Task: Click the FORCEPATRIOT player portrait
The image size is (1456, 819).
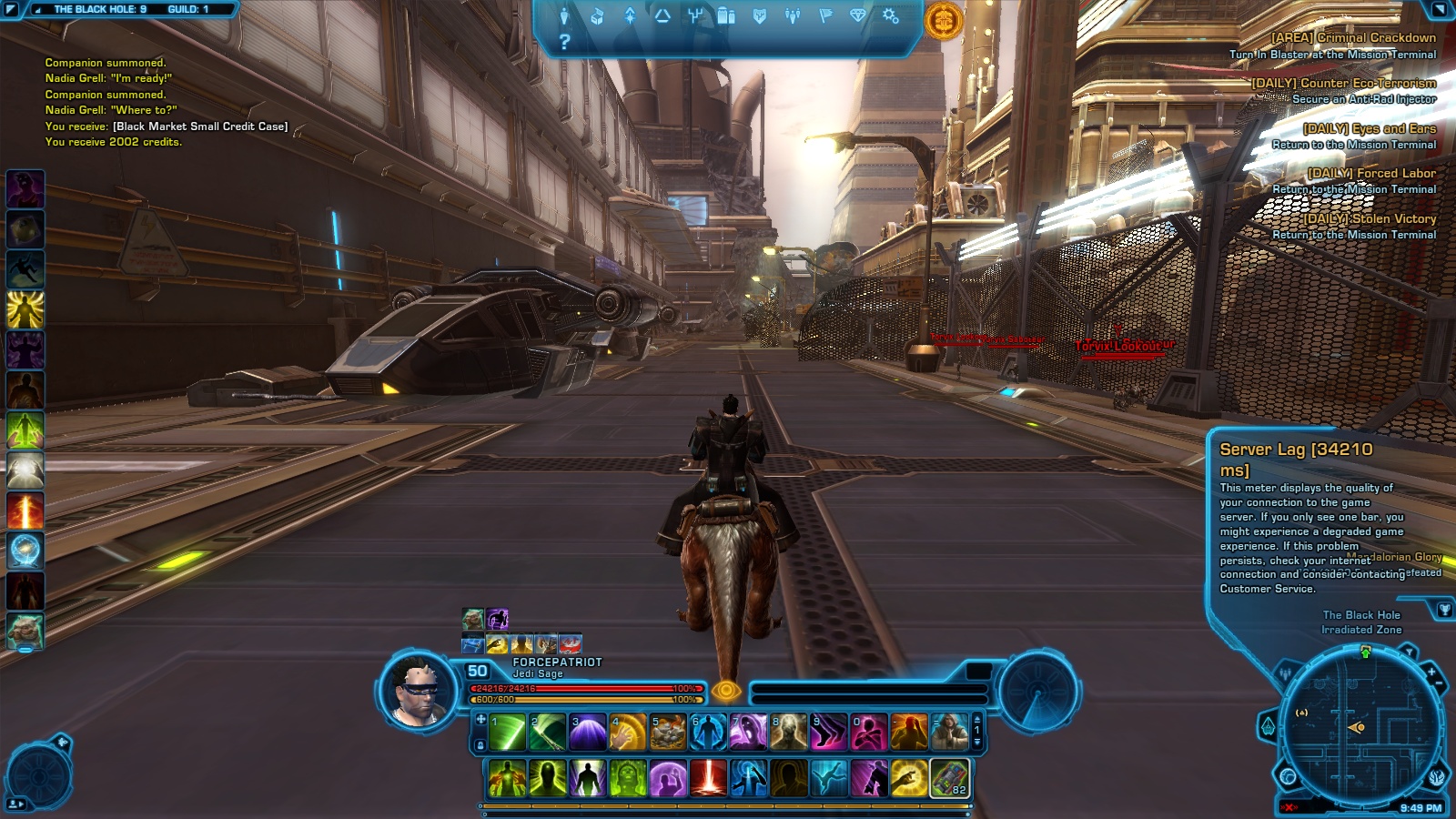Action: (x=417, y=691)
